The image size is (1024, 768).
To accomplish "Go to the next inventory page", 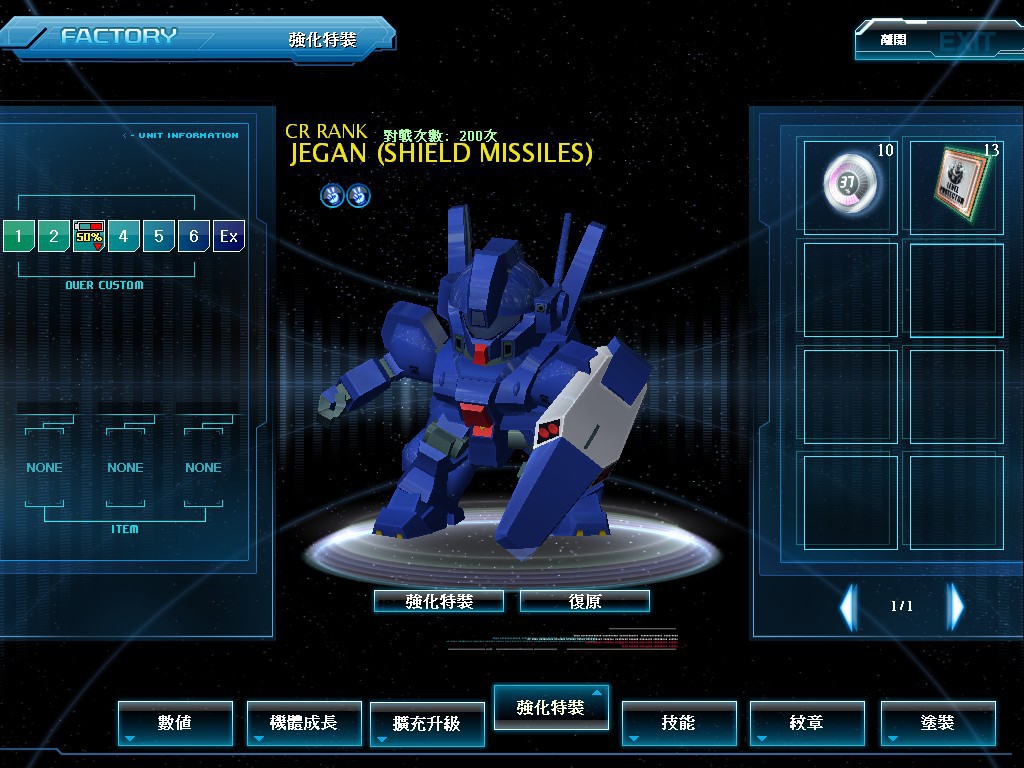I will point(956,606).
